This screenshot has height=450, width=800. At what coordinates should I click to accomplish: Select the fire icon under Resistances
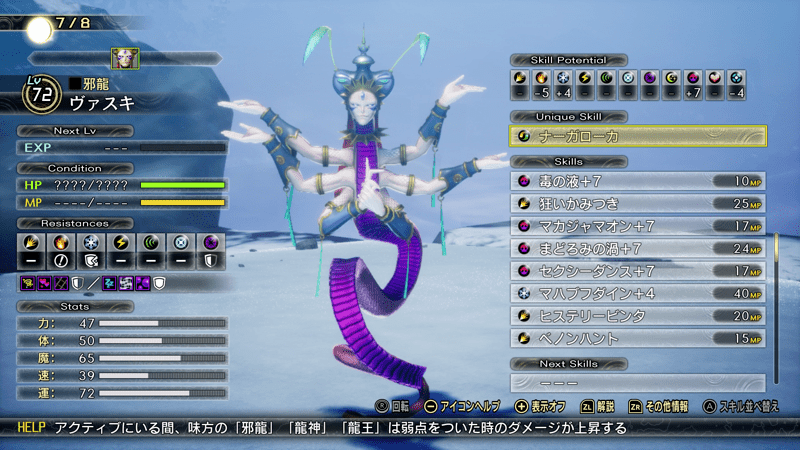tap(61, 243)
